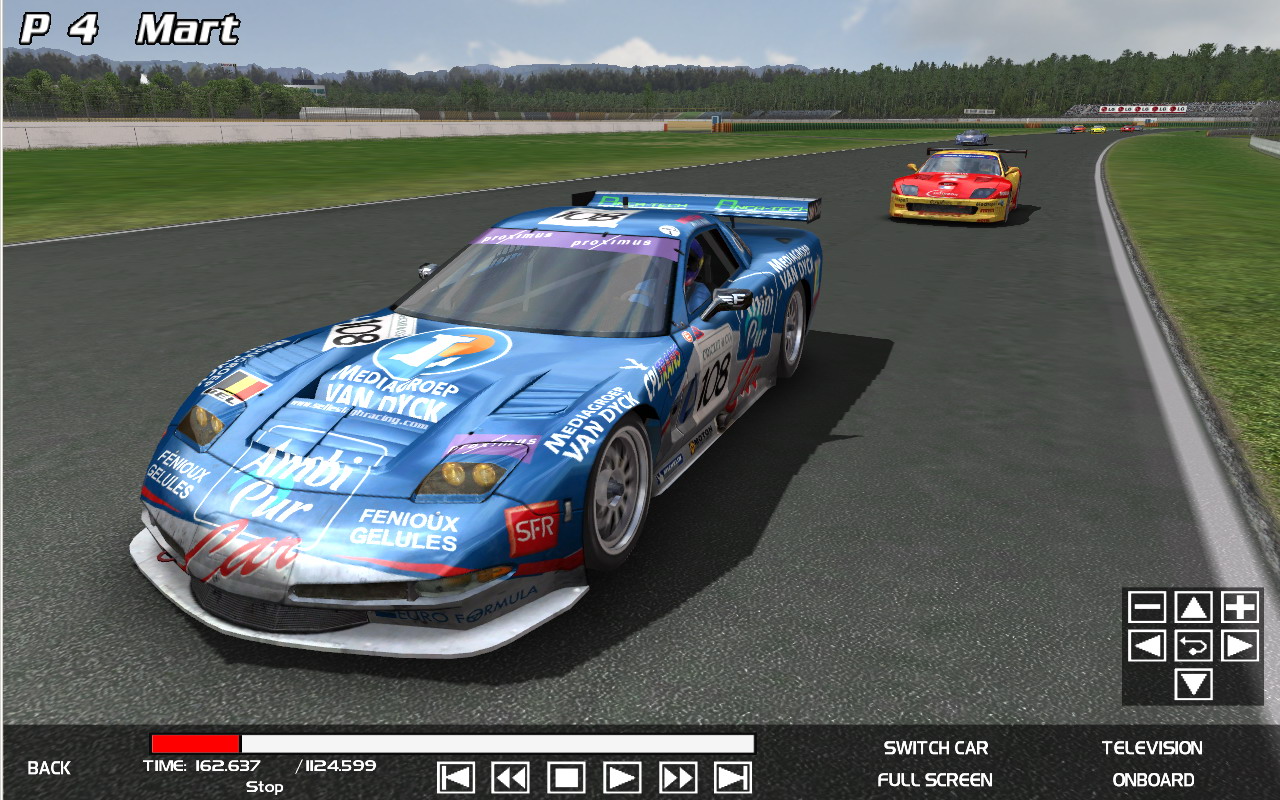Zoom out with the minus camera button
The image size is (1280, 800).
1147,607
